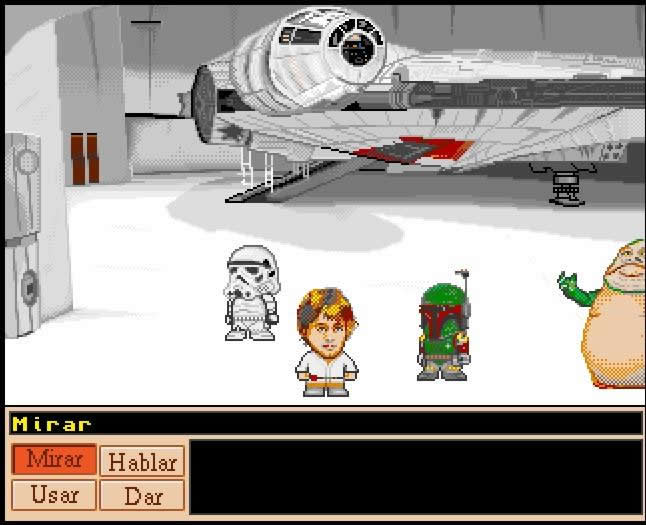Choose the Hablar verb button
The height and width of the screenshot is (525, 646).
point(142,462)
